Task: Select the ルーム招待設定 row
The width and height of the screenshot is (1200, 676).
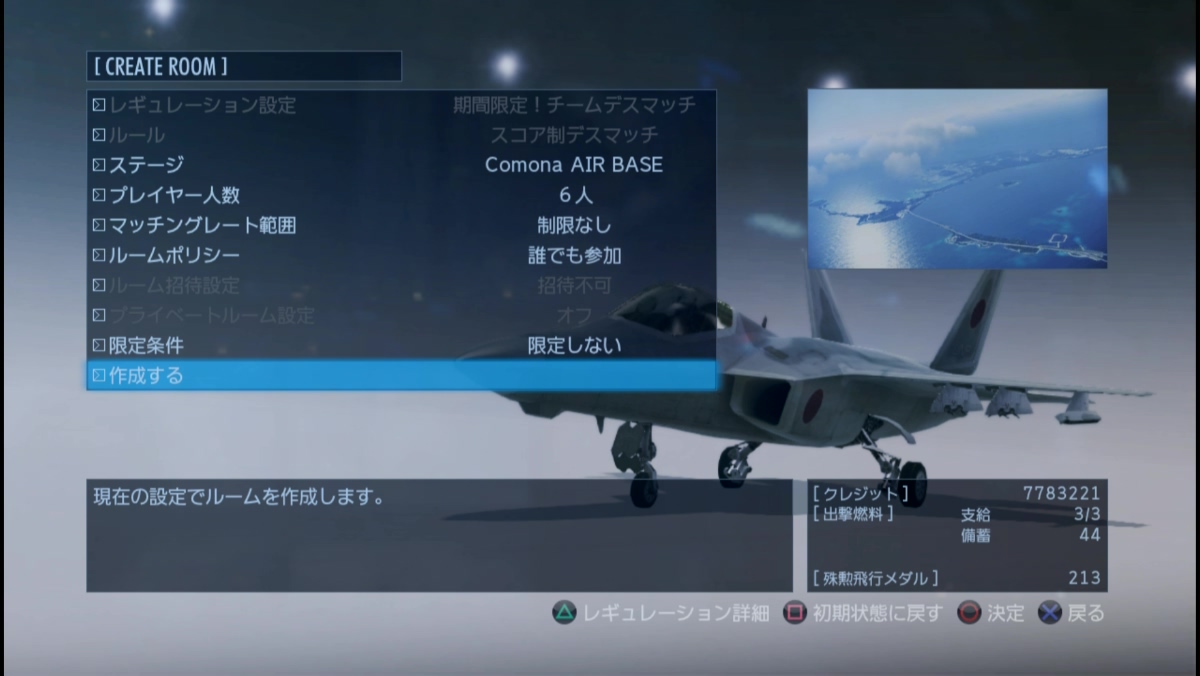Action: click(x=400, y=285)
